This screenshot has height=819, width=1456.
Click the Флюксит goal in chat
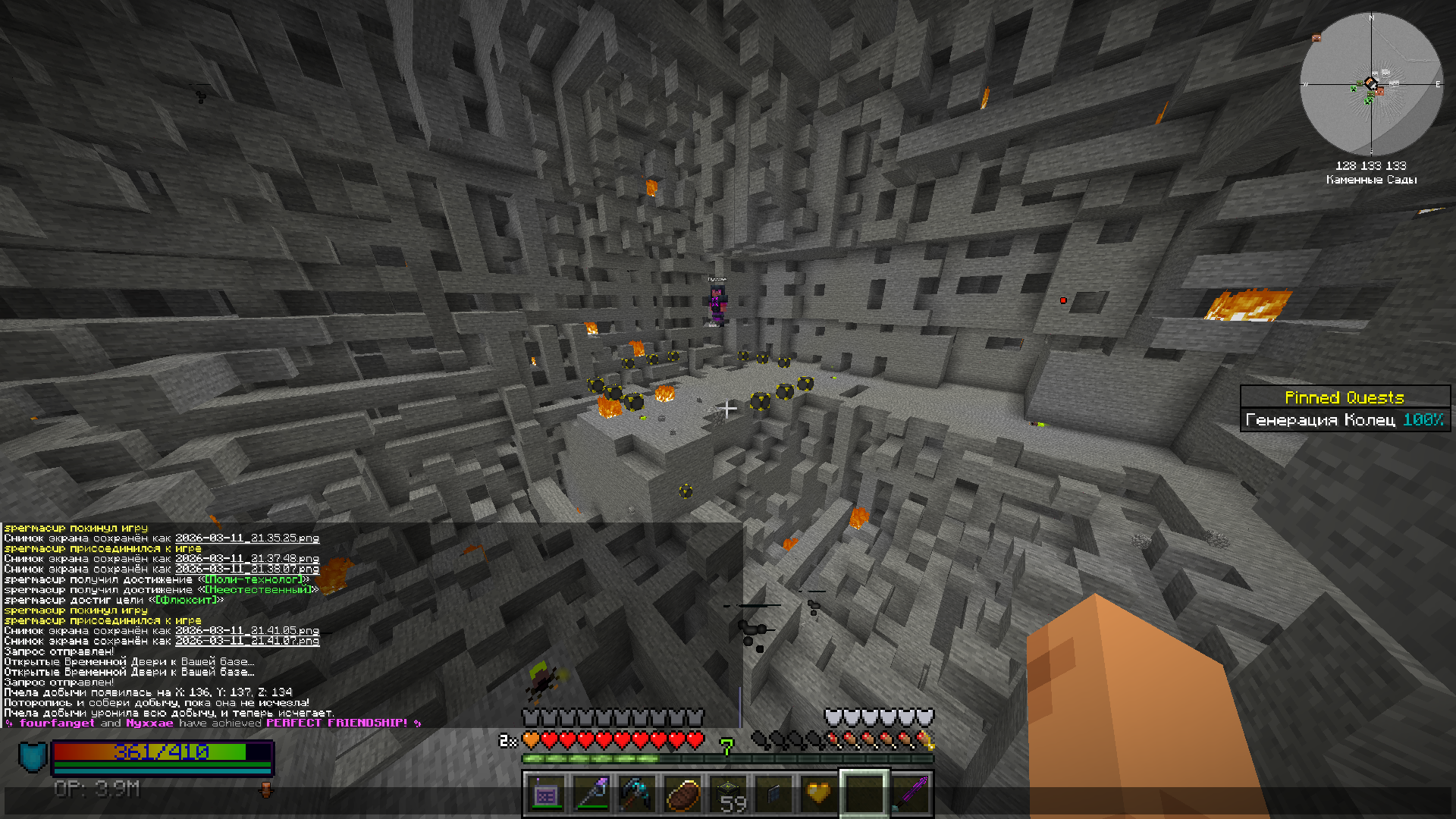pos(186,600)
